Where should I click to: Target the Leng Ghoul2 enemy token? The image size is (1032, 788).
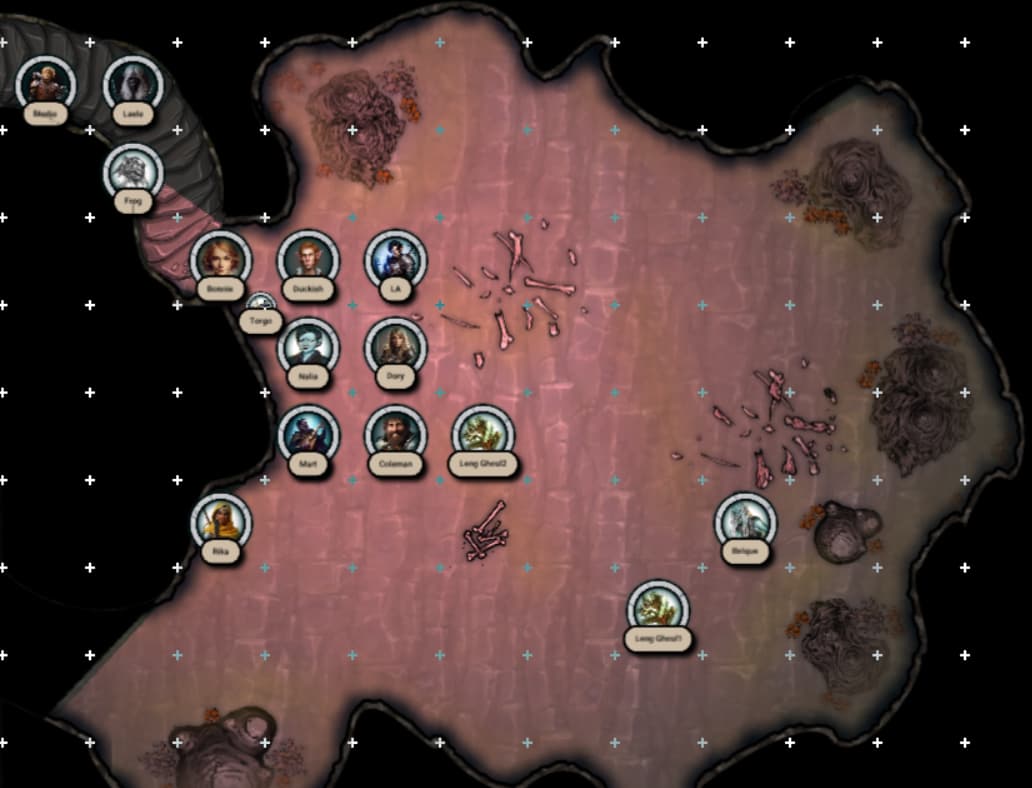point(483,434)
